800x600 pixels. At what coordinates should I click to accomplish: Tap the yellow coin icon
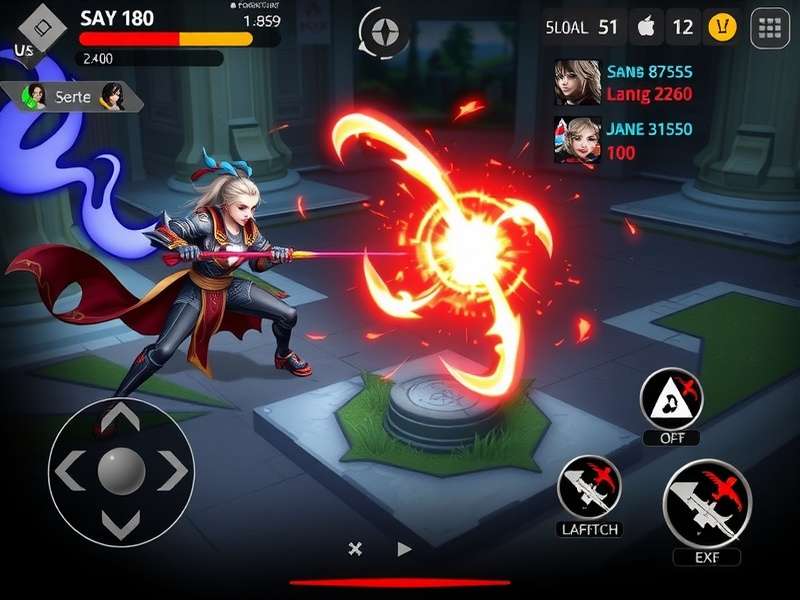(x=722, y=27)
